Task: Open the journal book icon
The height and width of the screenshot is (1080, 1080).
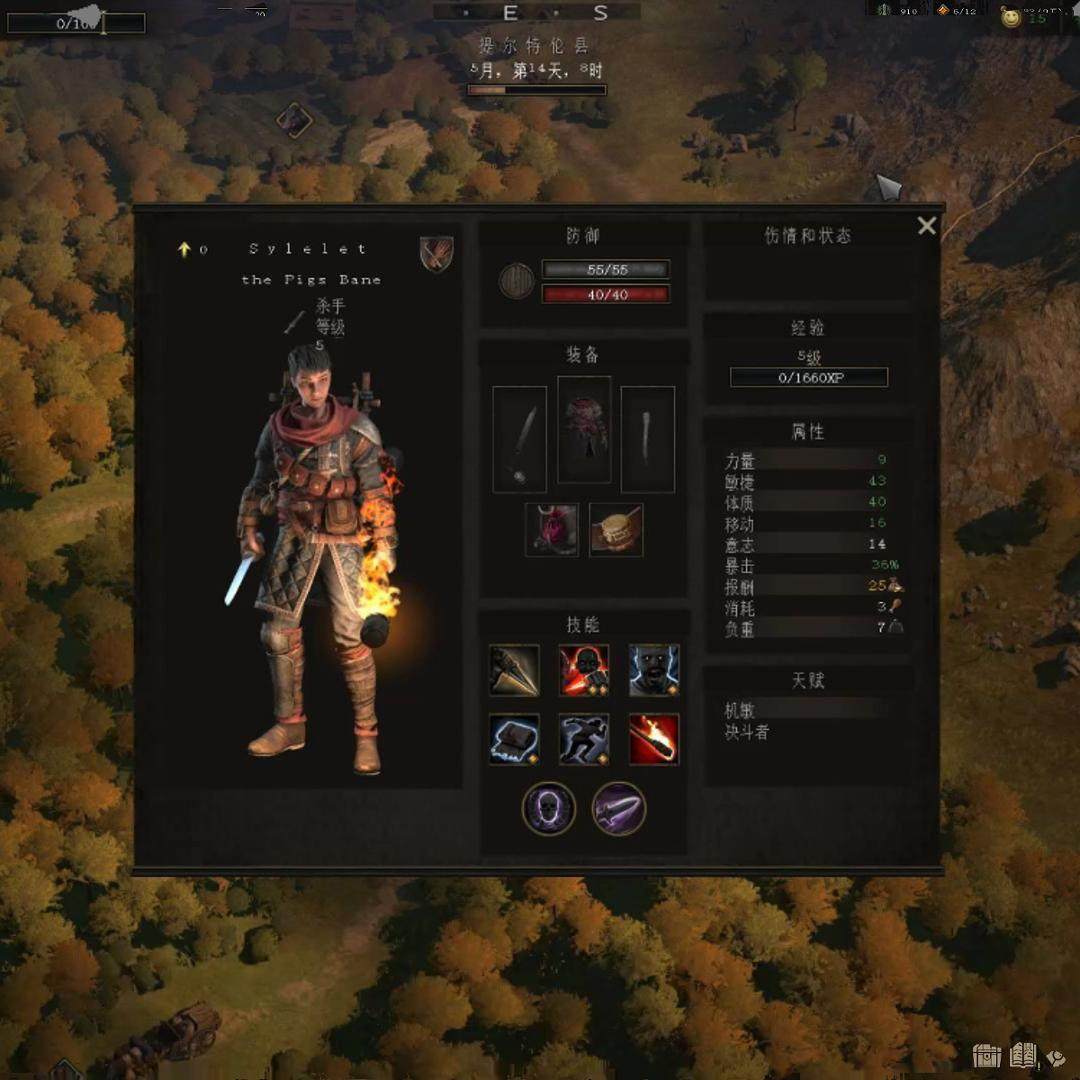Action: click(x=1023, y=1055)
